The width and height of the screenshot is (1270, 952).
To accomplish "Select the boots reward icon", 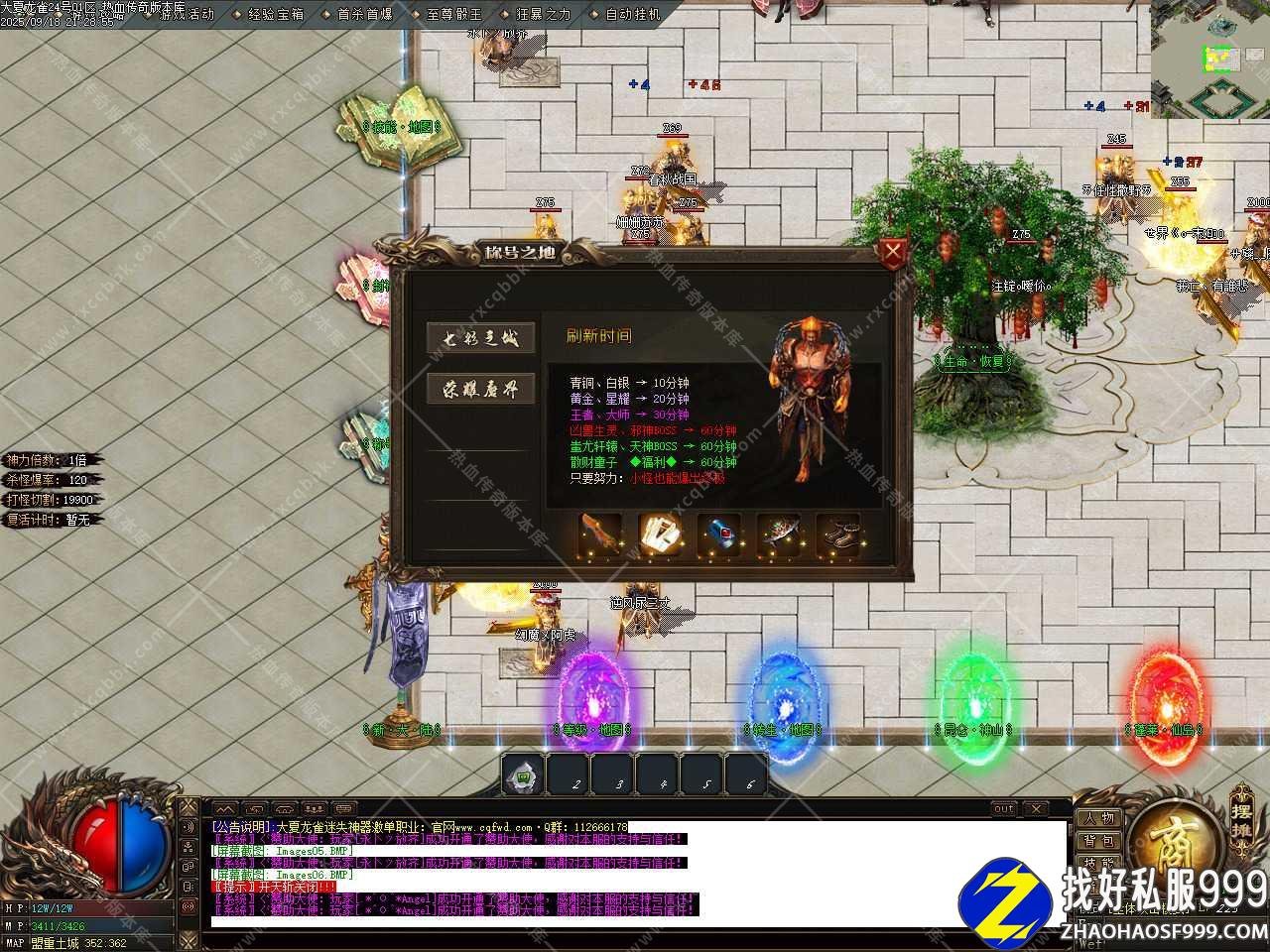I will pos(838,535).
